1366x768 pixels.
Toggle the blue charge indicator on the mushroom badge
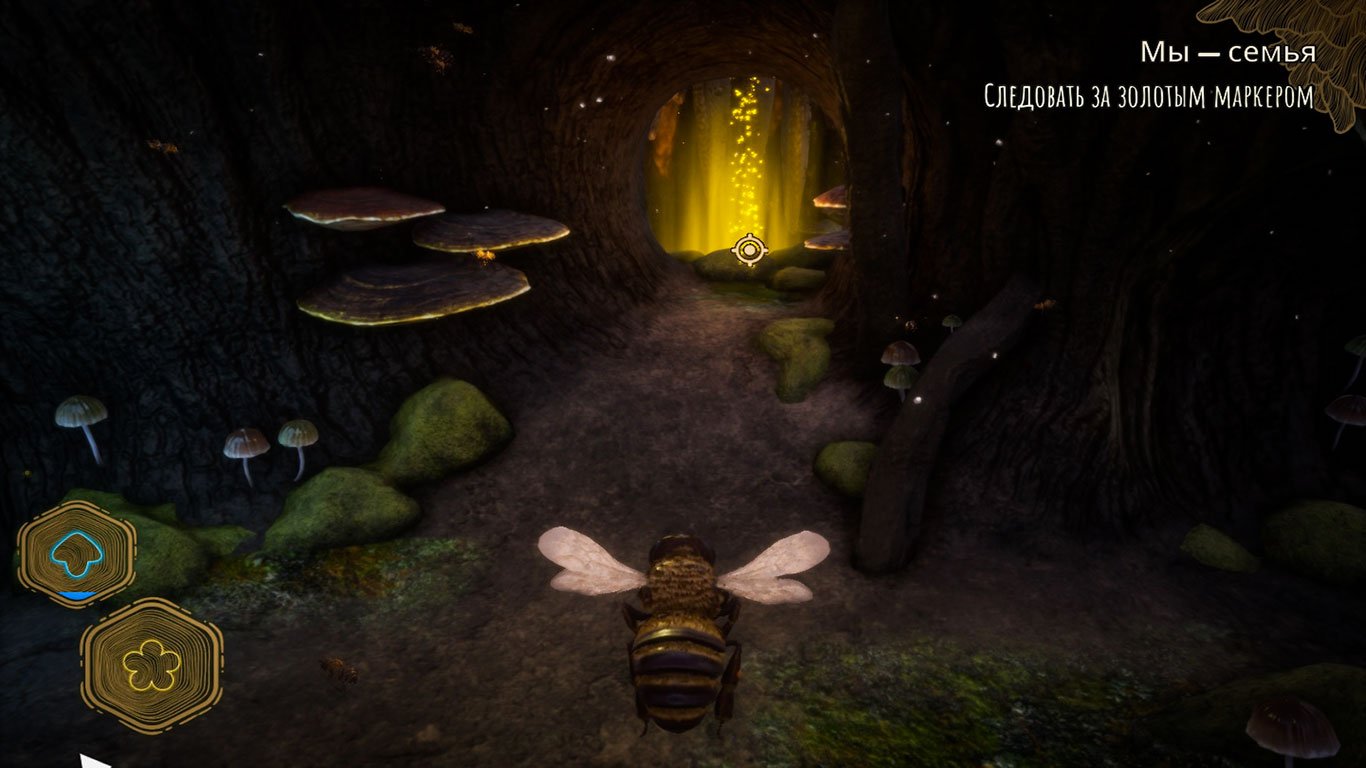[76, 592]
